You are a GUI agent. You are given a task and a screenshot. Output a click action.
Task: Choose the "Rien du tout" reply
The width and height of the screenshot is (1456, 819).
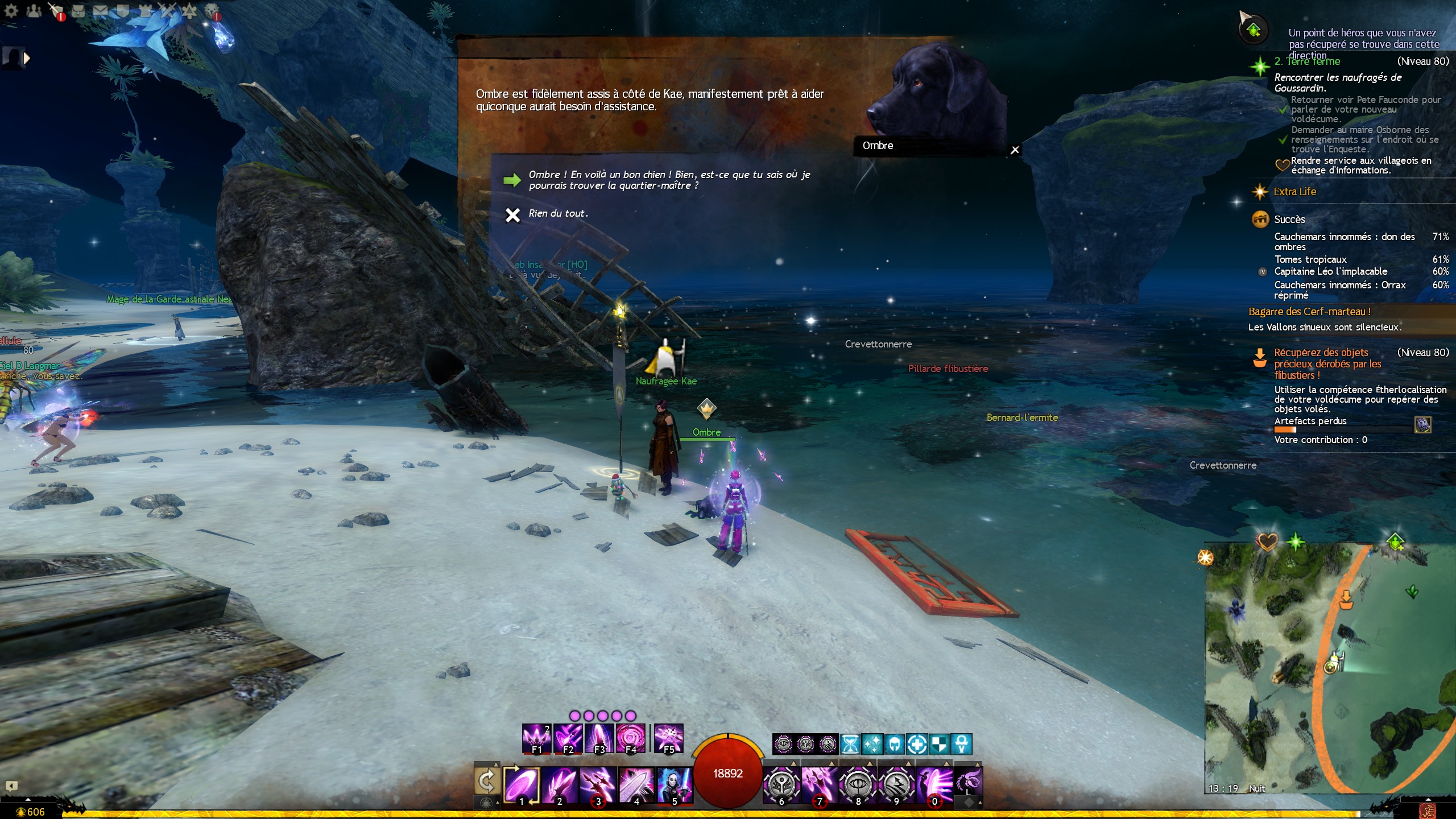click(558, 214)
